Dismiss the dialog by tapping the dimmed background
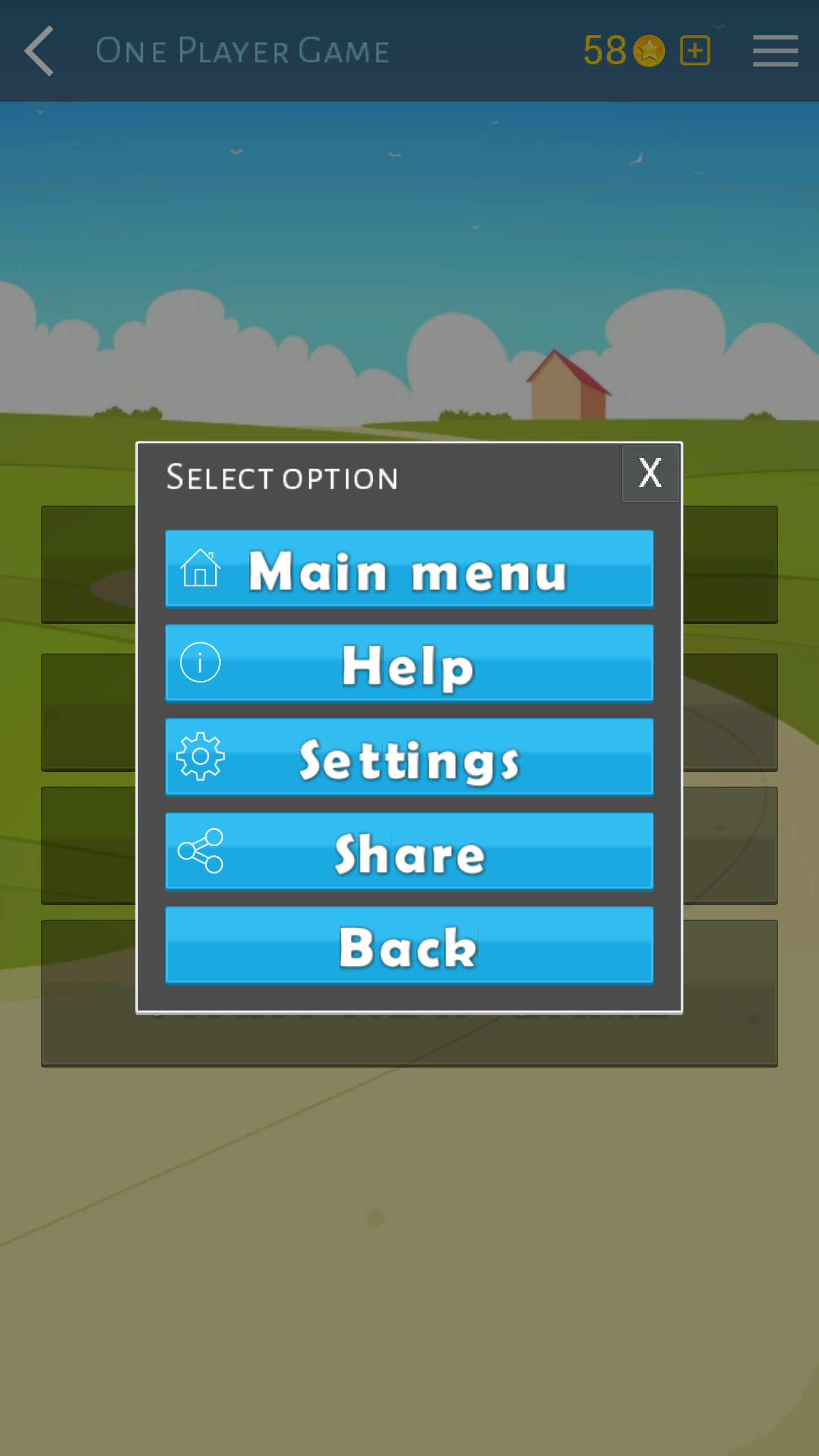Image resolution: width=819 pixels, height=1456 pixels. pos(408,1251)
